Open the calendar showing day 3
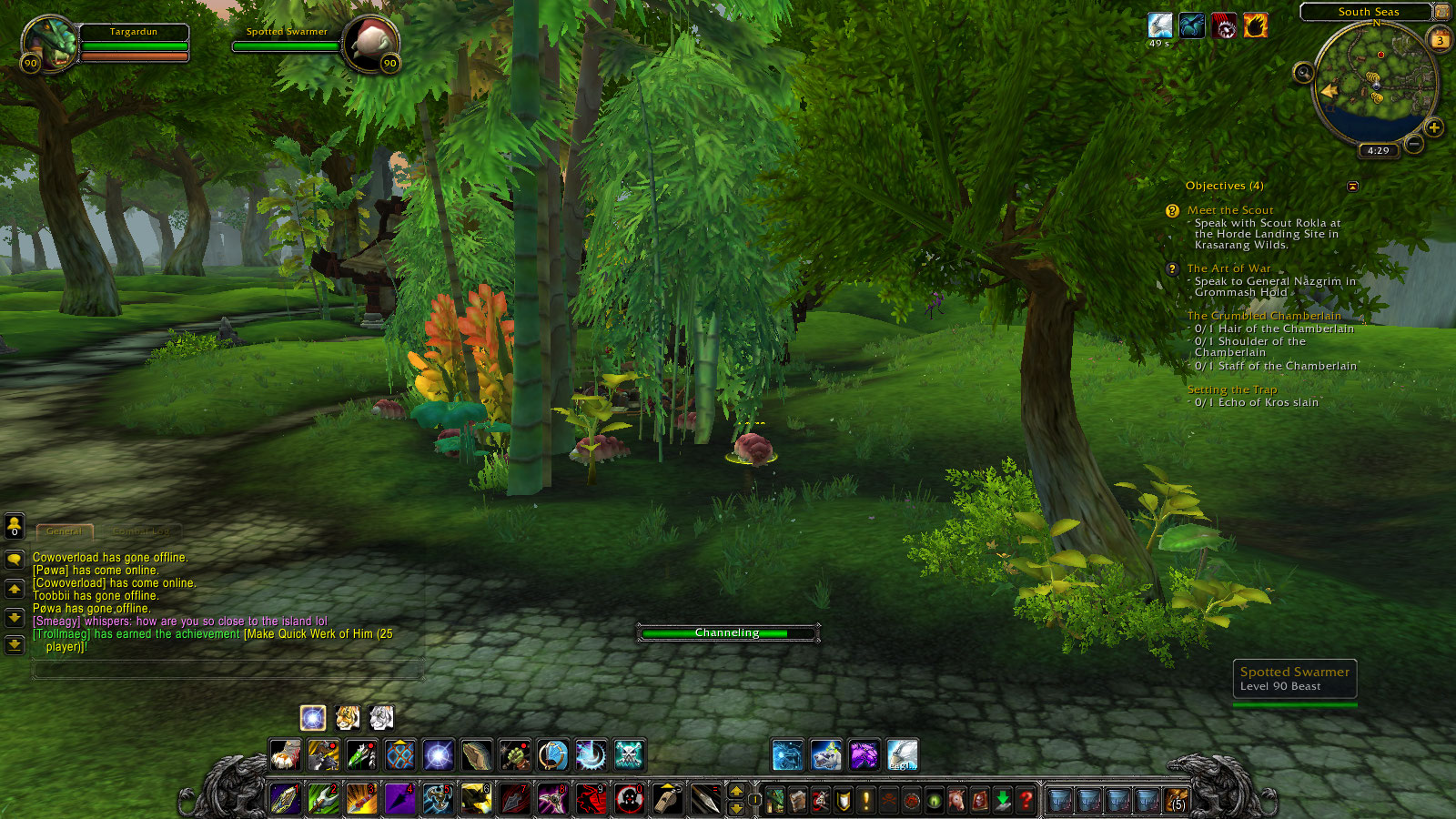This screenshot has width=1456, height=819. (1441, 40)
